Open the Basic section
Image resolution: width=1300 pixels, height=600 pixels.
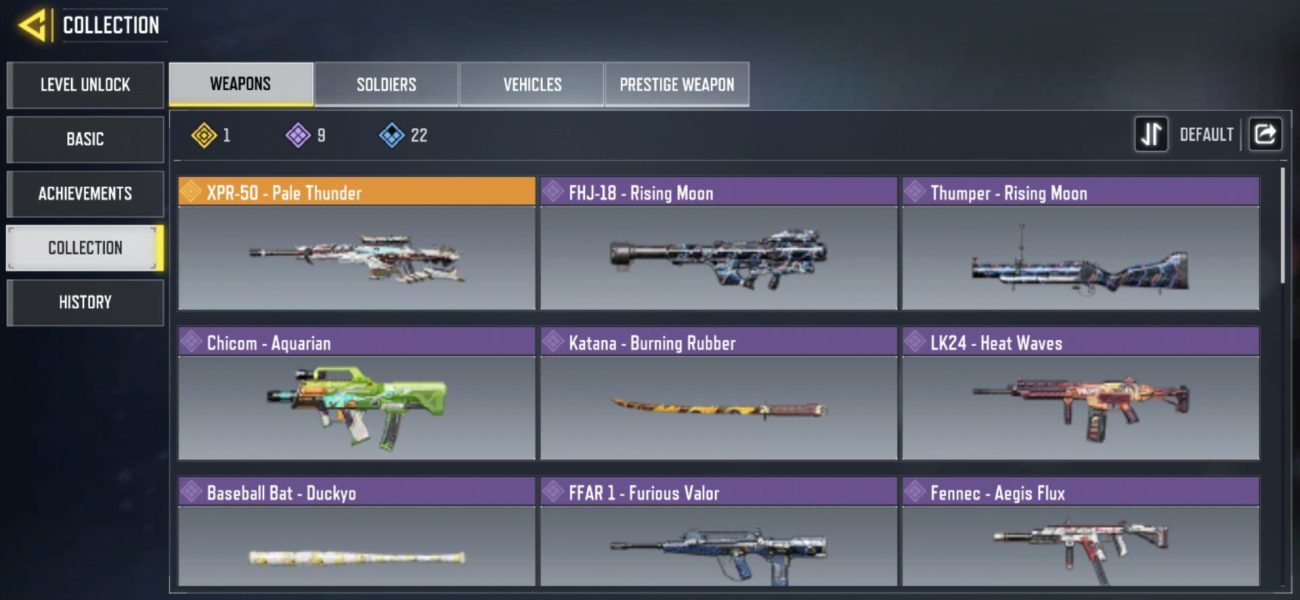pos(85,139)
